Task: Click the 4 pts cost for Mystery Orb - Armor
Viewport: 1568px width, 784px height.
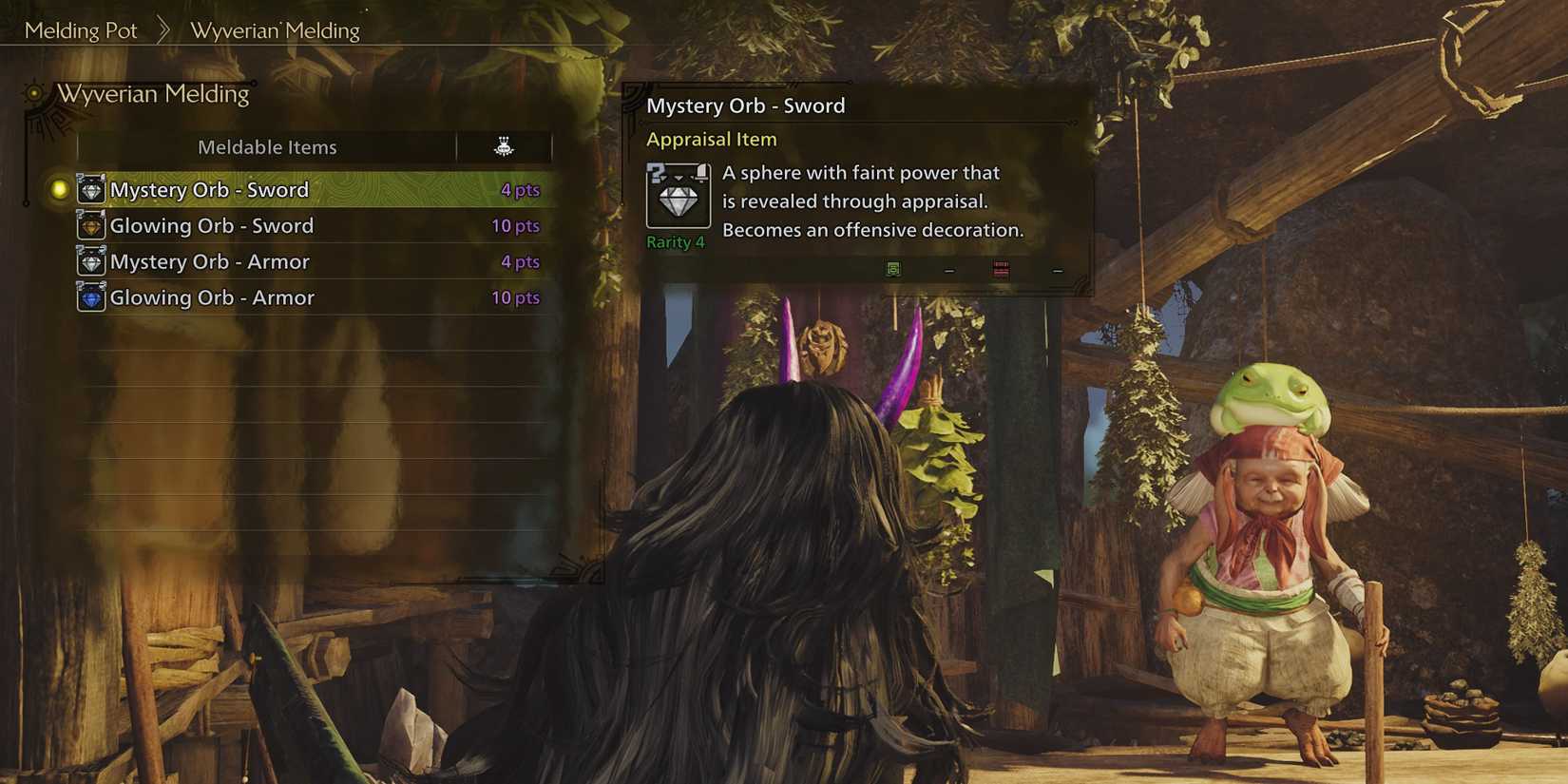Action: pyautogui.click(x=519, y=261)
